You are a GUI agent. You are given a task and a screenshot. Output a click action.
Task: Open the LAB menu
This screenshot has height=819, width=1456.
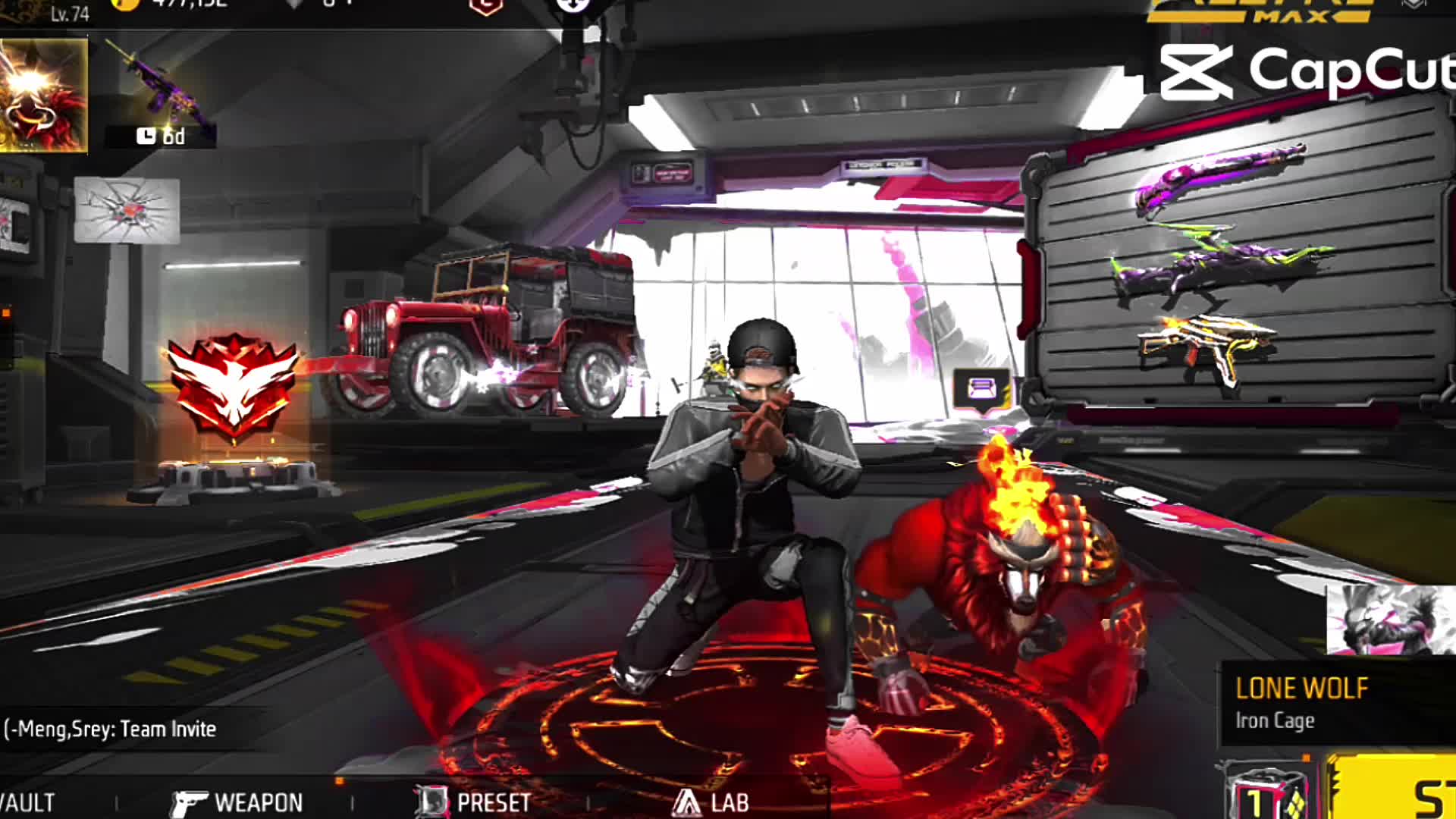(x=711, y=802)
